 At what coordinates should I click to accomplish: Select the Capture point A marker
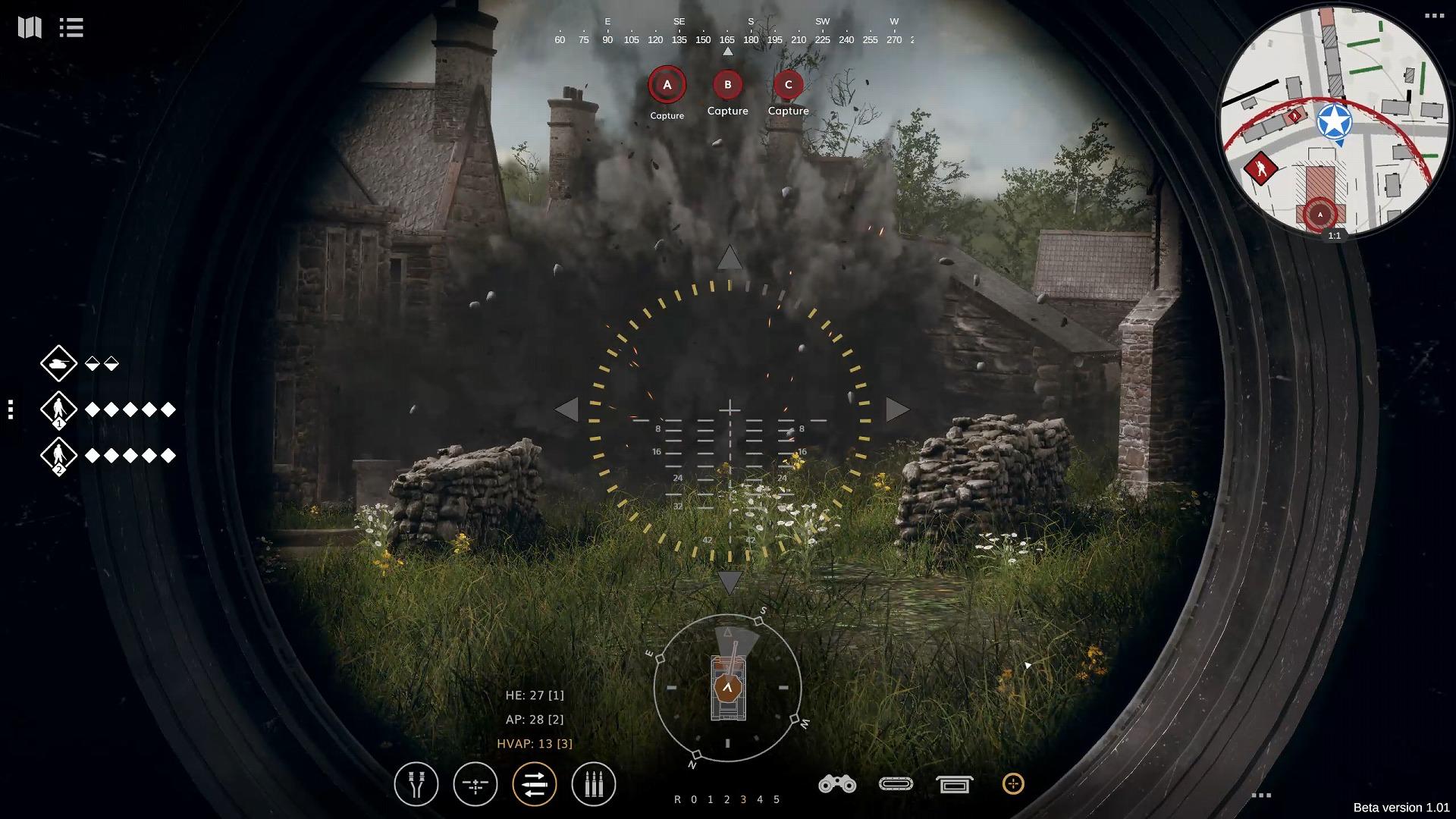[x=667, y=86]
